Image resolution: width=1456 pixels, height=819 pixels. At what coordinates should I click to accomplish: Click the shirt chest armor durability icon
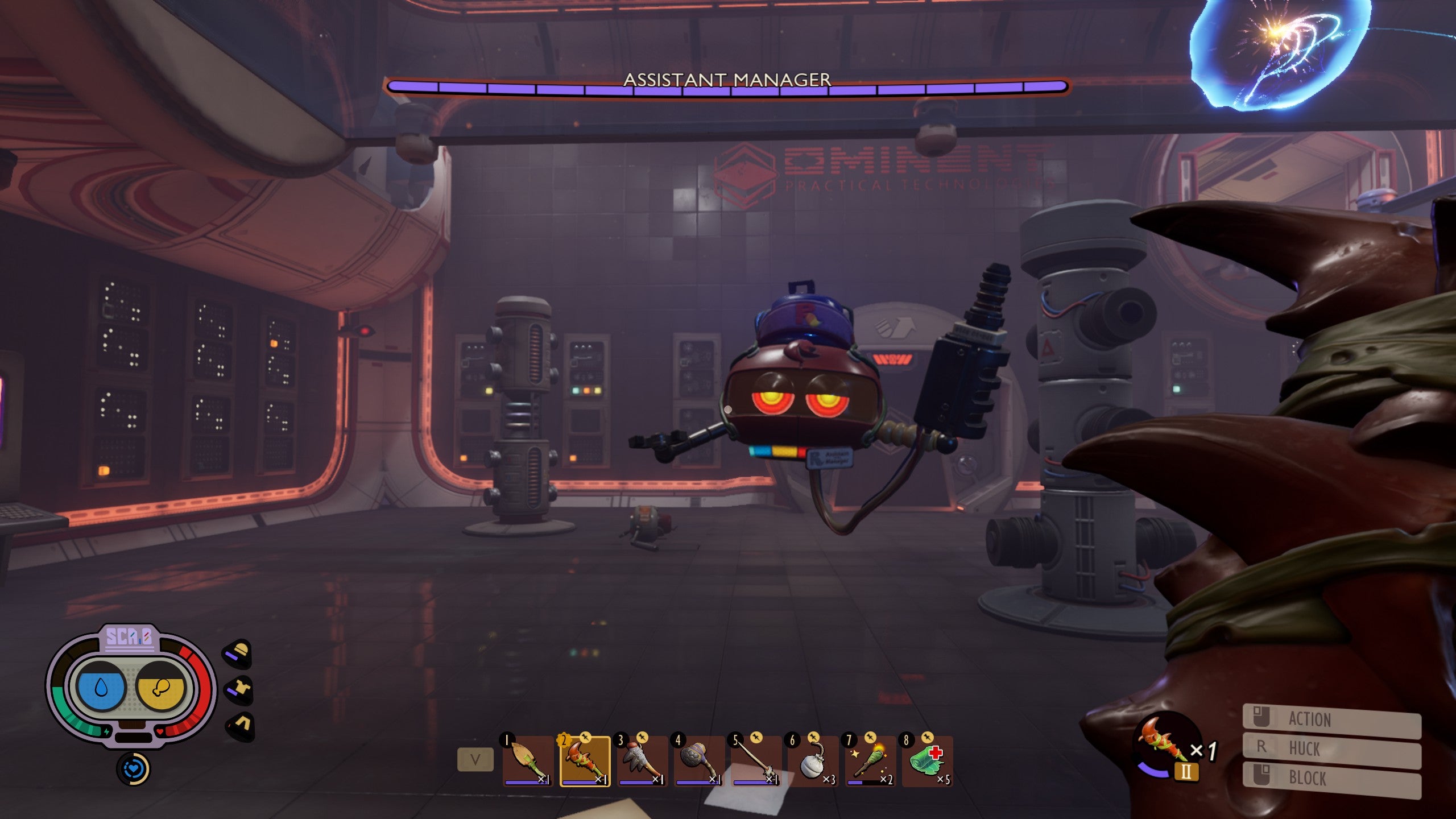[x=239, y=690]
